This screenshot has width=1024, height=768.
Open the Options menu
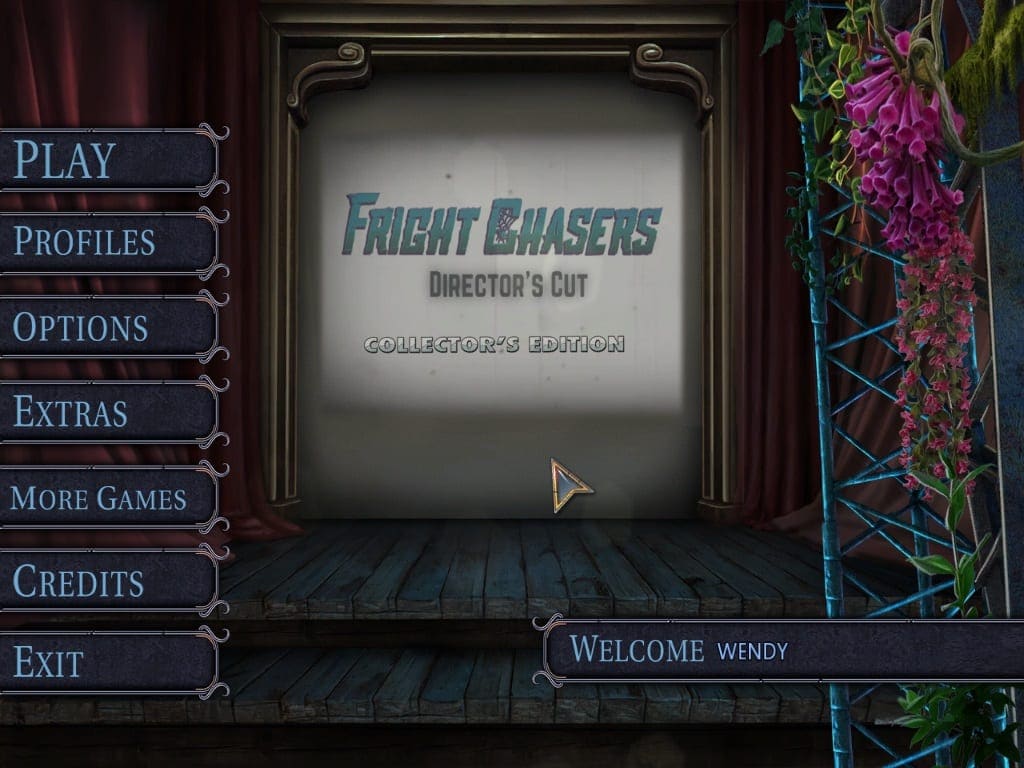108,327
